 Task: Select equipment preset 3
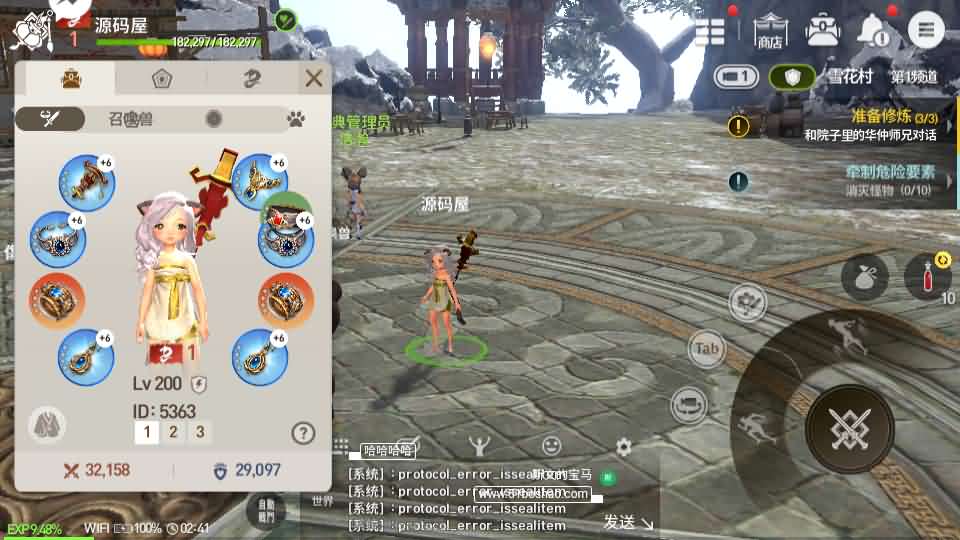pyautogui.click(x=200, y=432)
